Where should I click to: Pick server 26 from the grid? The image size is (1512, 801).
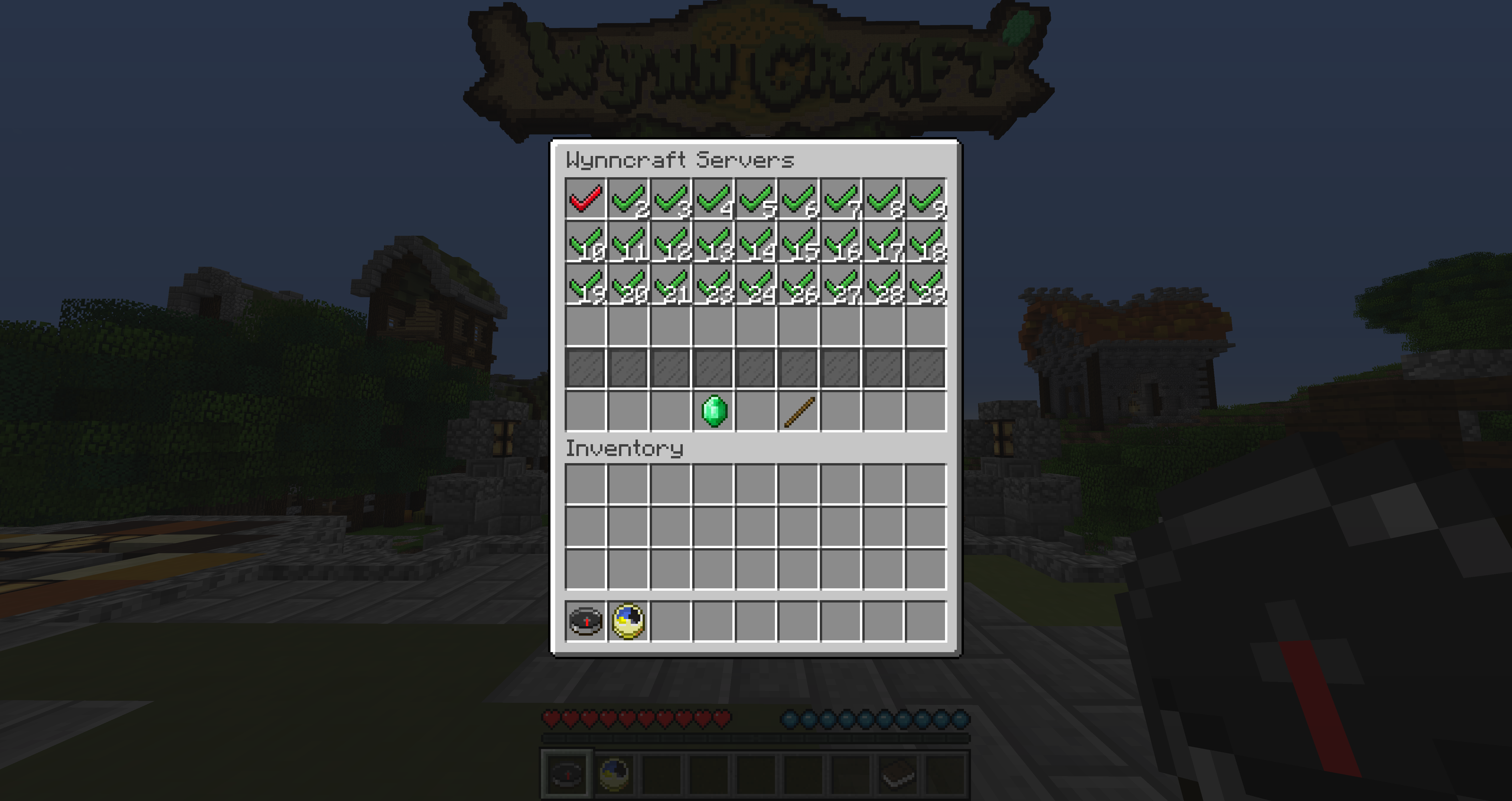pos(799,285)
